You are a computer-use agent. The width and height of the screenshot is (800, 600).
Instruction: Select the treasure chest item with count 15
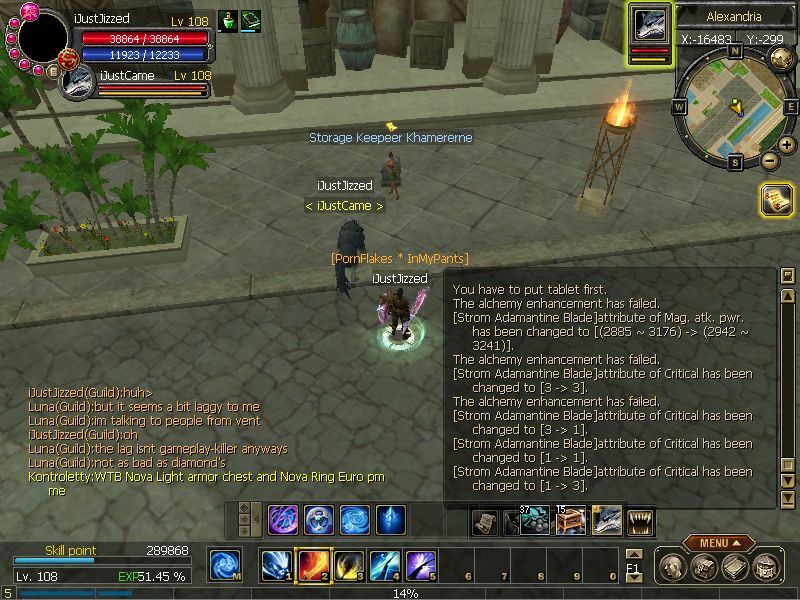(x=571, y=520)
